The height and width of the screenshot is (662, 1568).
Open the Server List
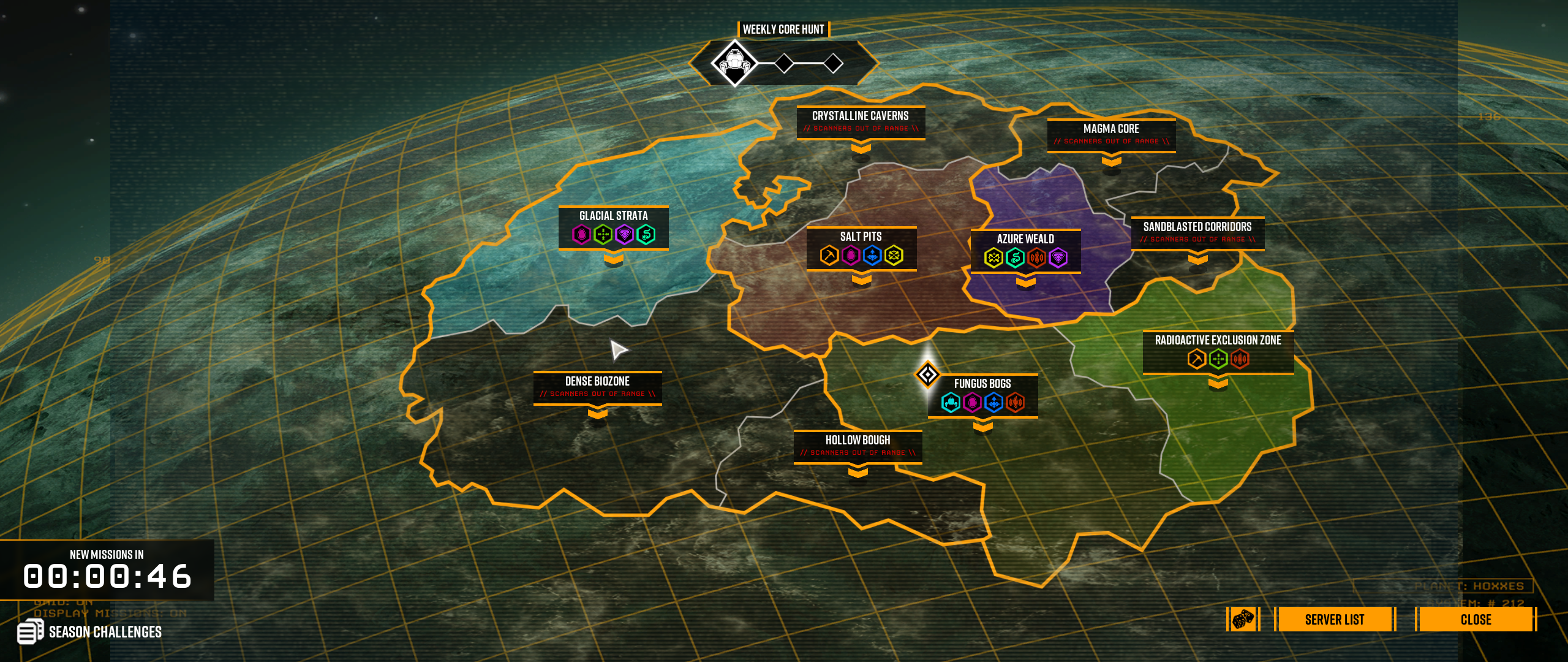(x=1334, y=619)
